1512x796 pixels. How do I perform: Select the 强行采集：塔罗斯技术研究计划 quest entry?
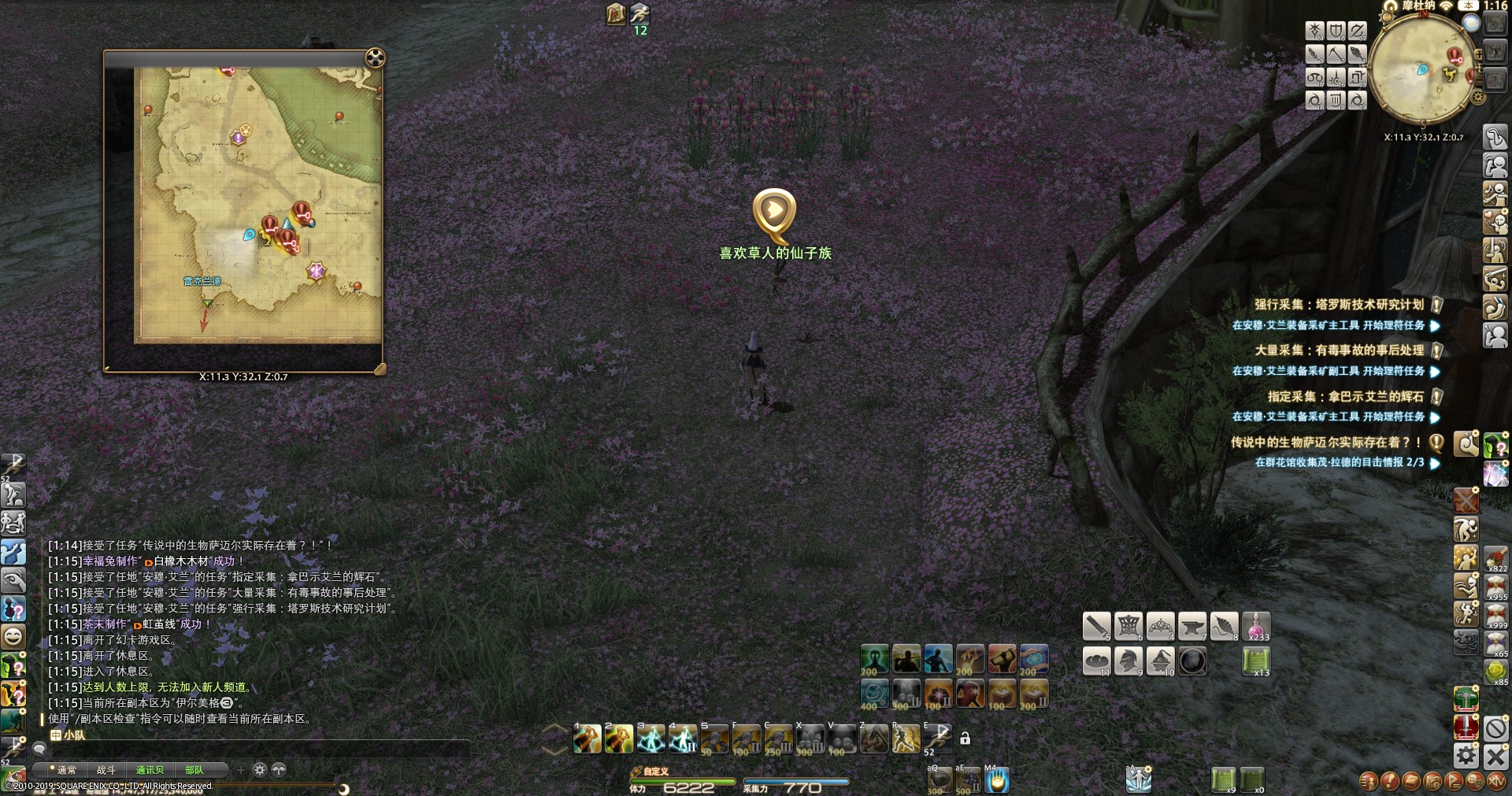tap(1339, 305)
